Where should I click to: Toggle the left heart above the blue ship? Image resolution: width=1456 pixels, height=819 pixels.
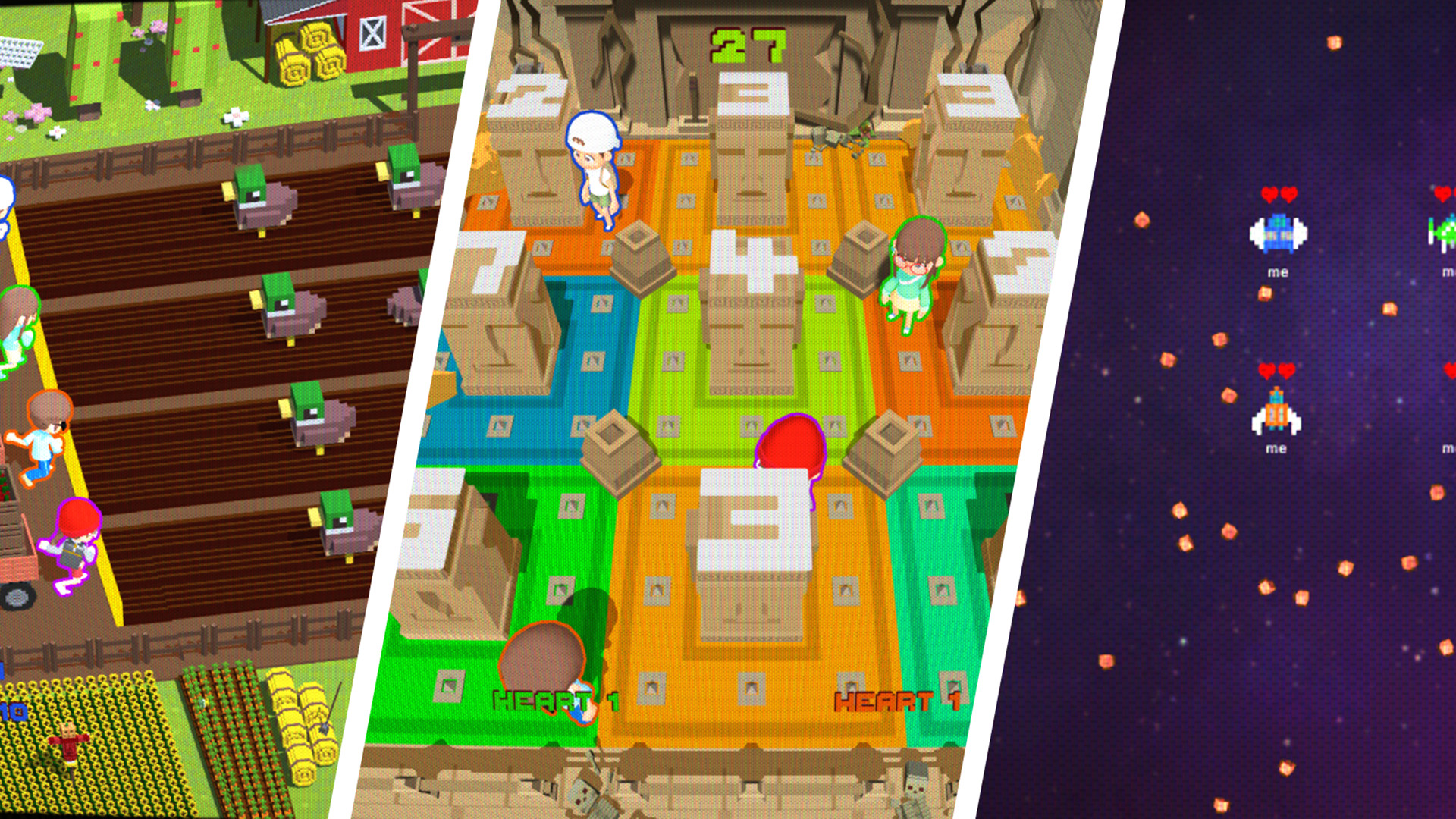(1269, 196)
